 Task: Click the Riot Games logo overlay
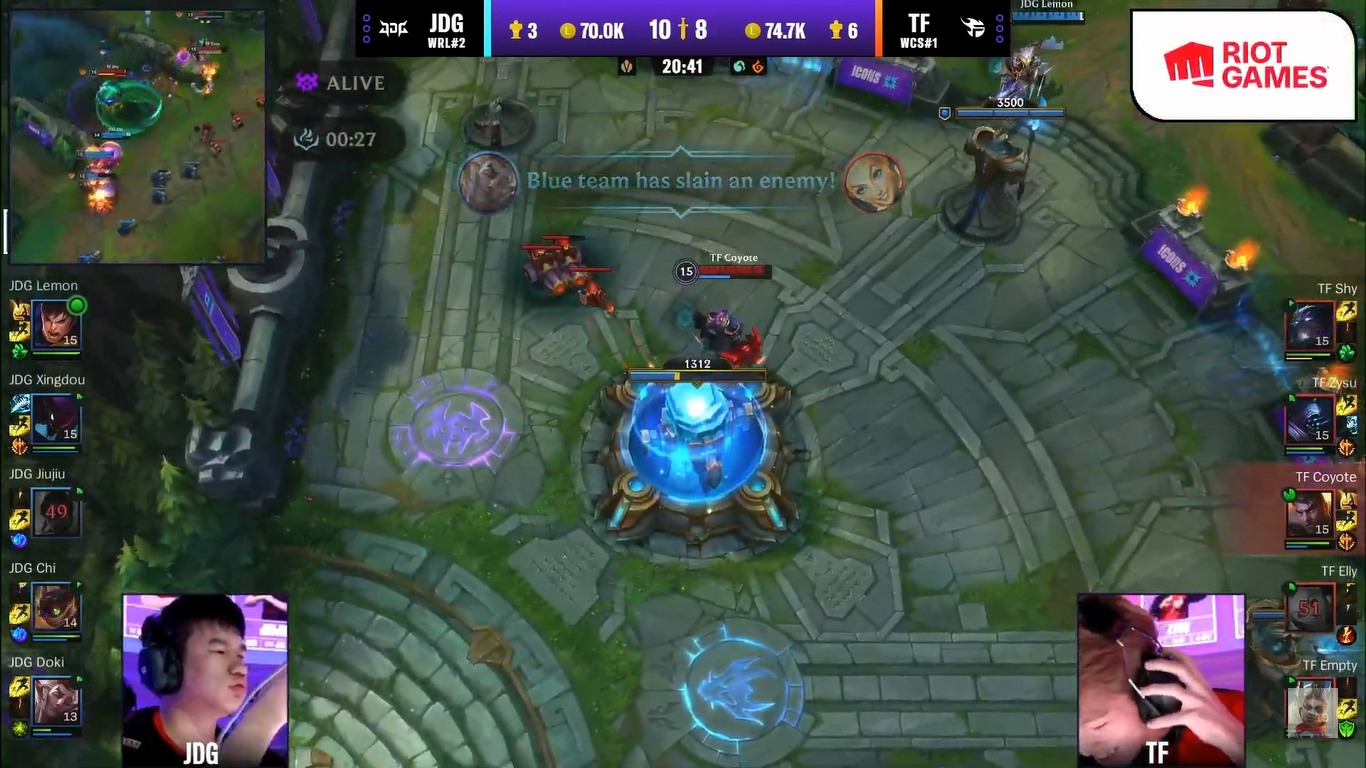(1243, 65)
